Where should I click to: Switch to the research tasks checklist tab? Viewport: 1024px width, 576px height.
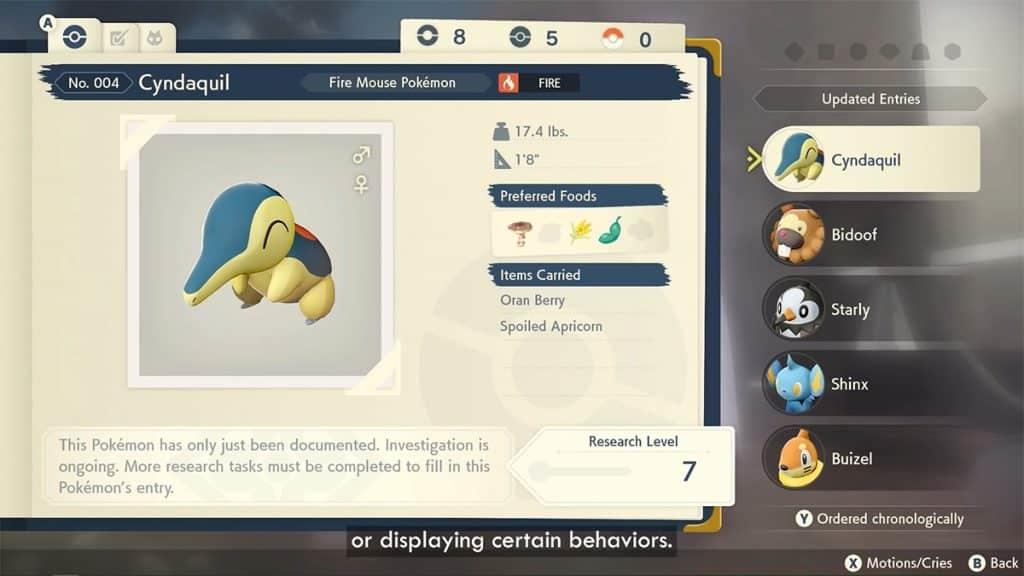(119, 38)
